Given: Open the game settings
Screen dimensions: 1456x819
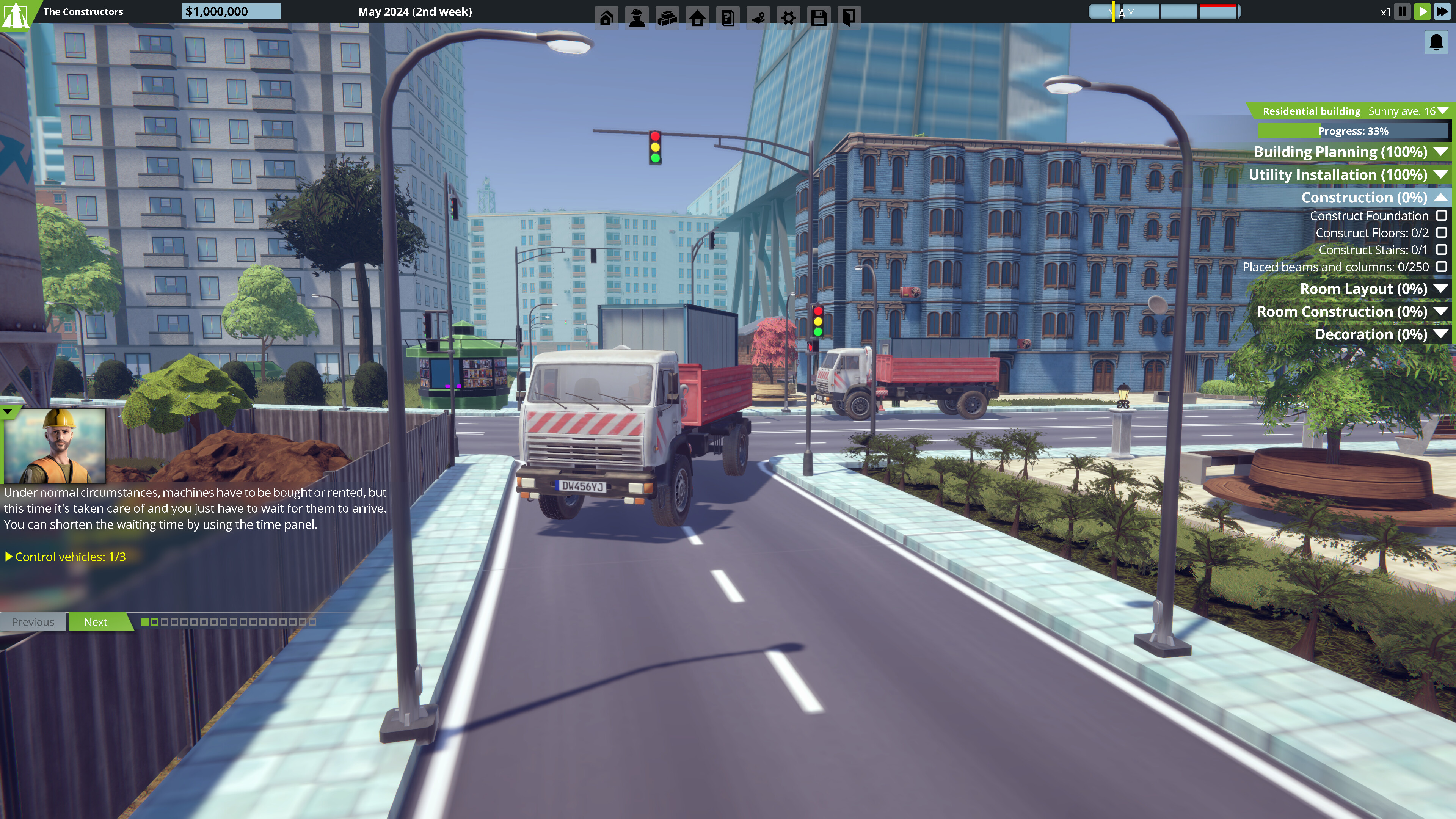Looking at the screenshot, I should tap(789, 17).
